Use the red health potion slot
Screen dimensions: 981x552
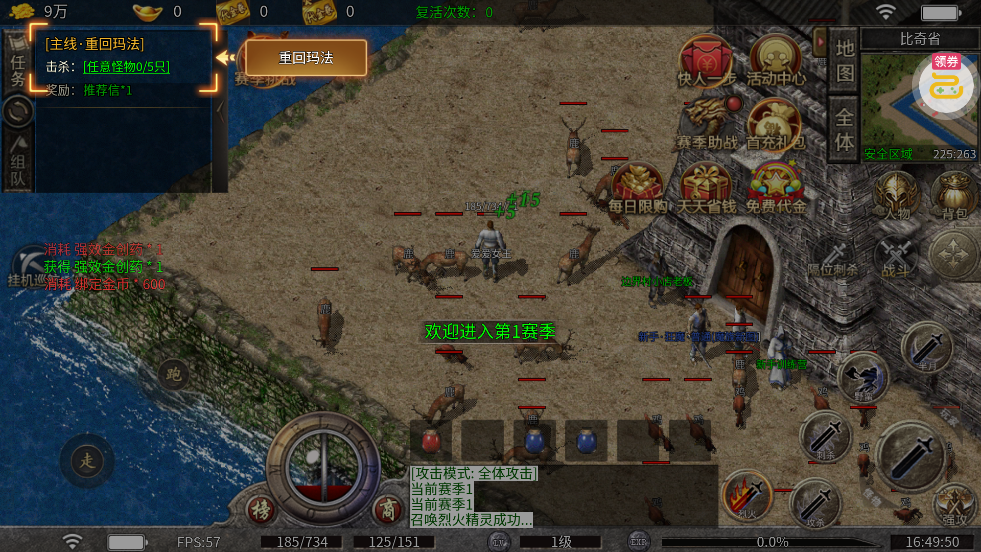tap(431, 440)
